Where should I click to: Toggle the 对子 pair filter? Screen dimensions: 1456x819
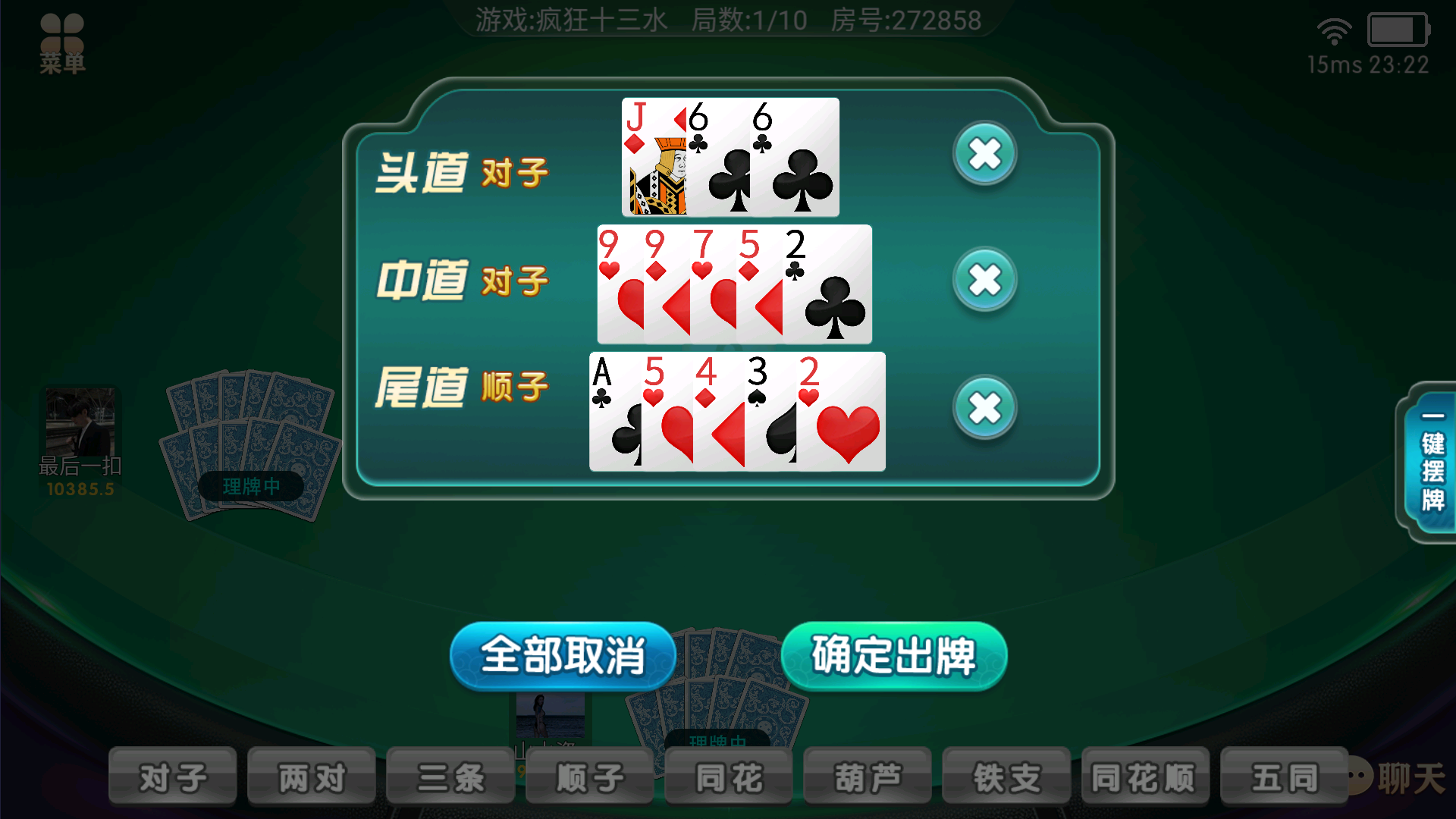[x=171, y=775]
